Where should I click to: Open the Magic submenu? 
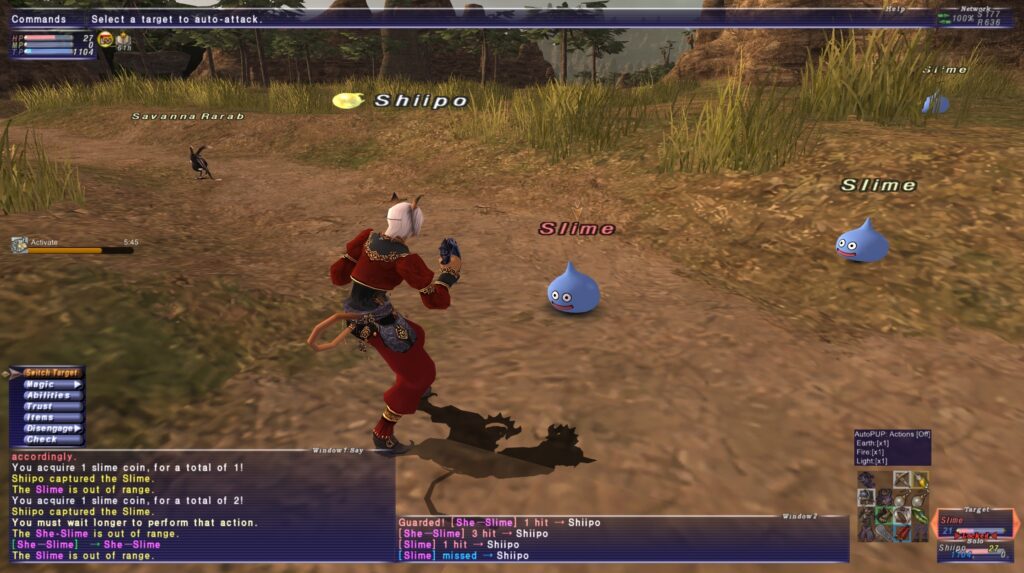pos(48,384)
